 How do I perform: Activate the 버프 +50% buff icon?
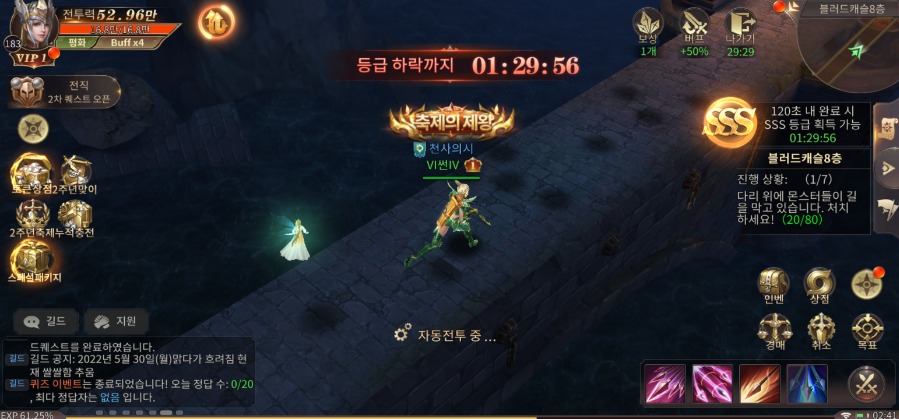(x=694, y=28)
